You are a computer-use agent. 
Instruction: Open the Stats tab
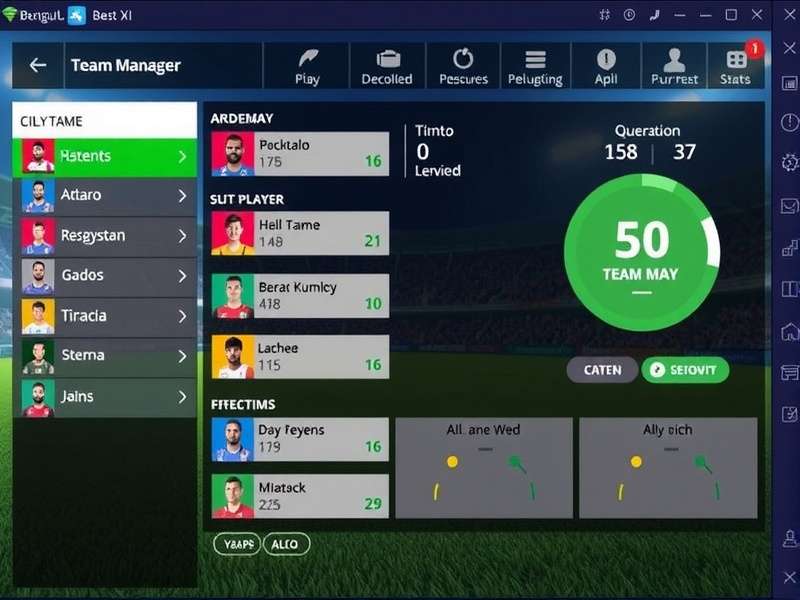click(x=735, y=66)
